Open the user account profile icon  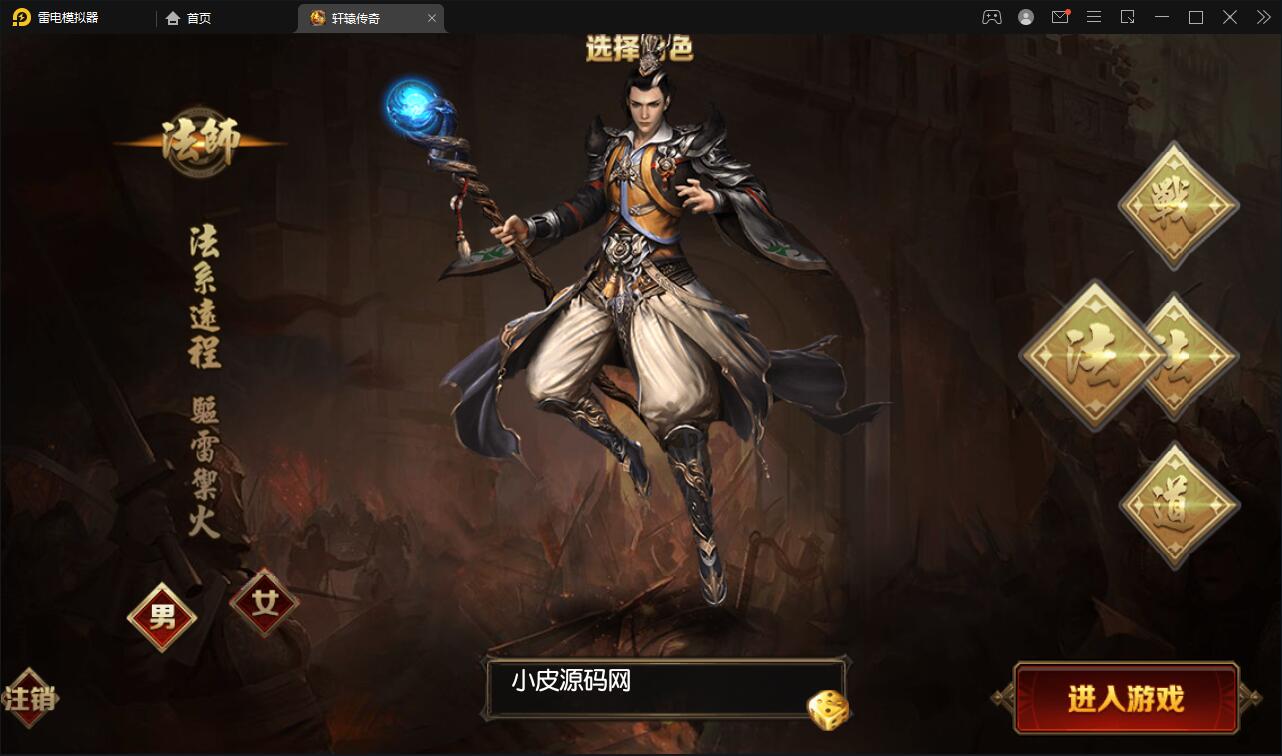click(x=1026, y=17)
